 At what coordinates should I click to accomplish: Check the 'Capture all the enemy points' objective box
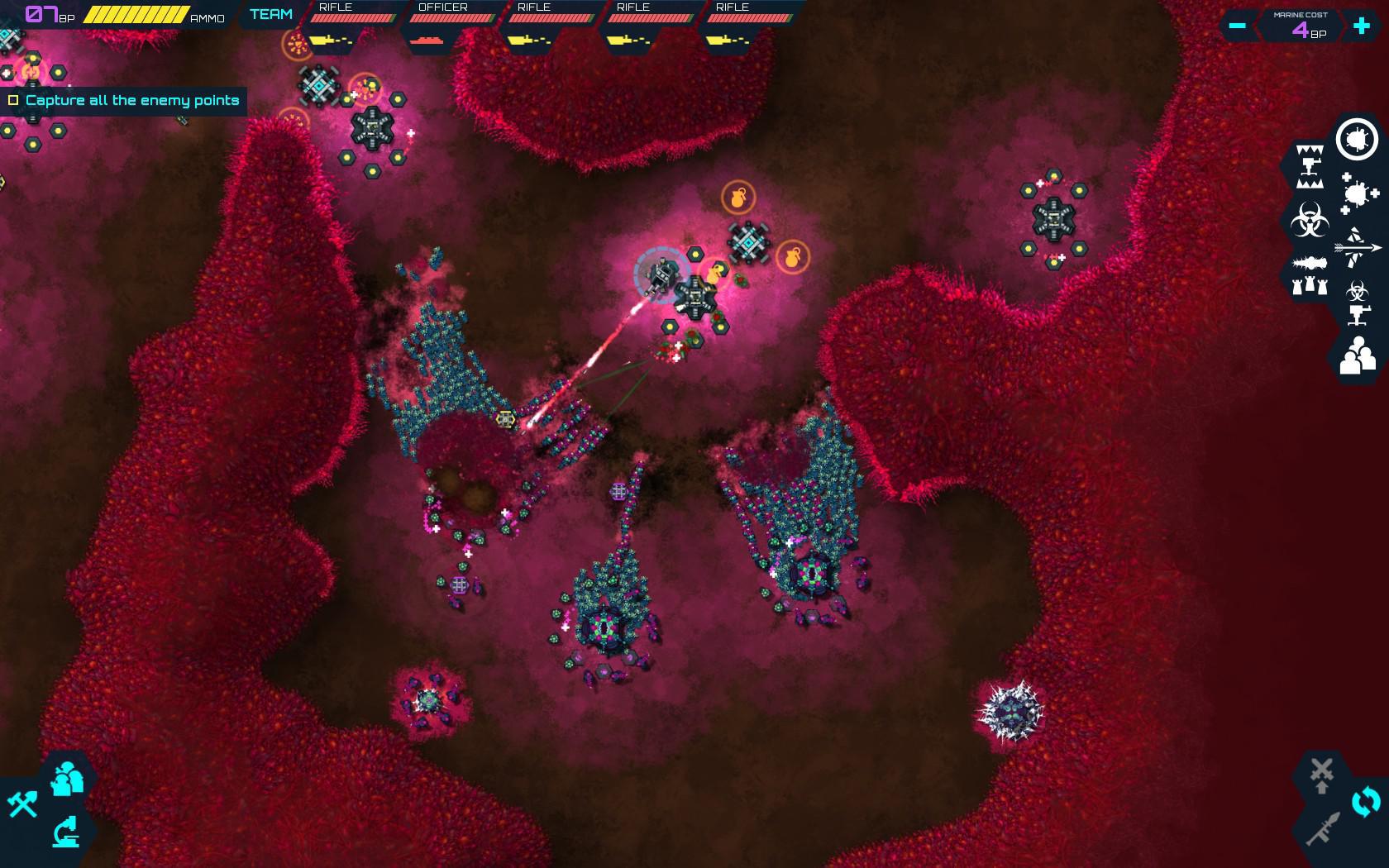coord(13,99)
